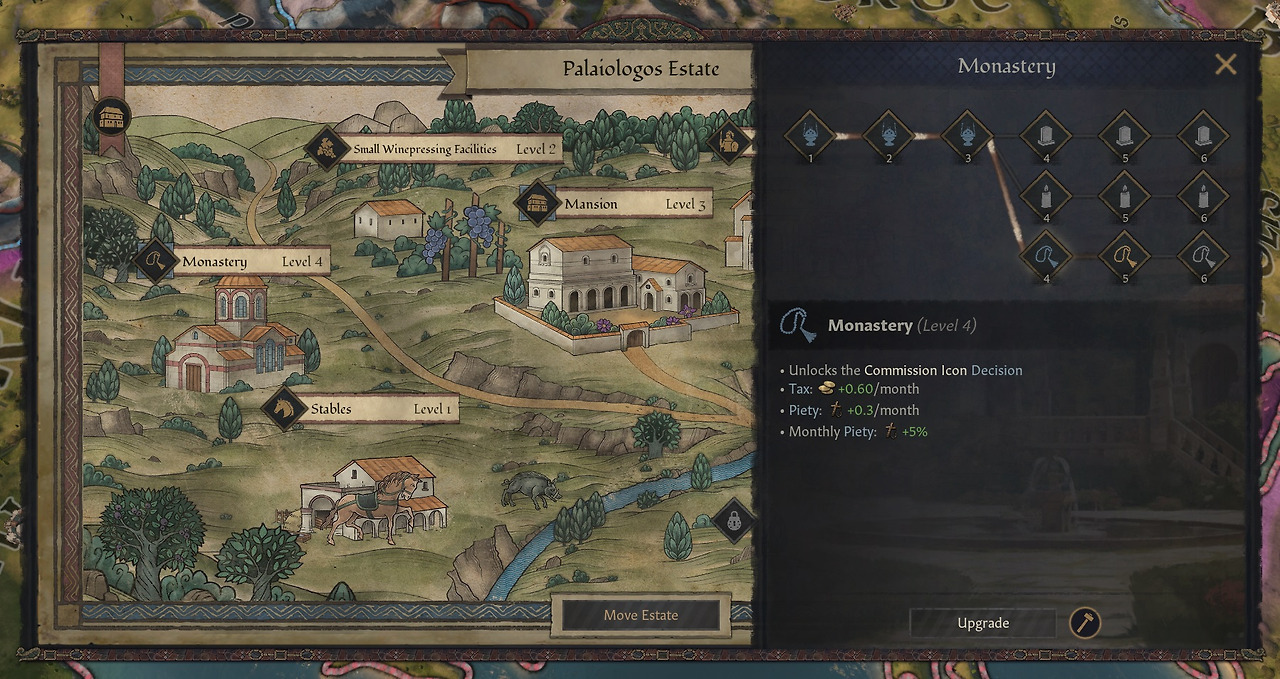Click the hammer icon beside Upgrade

coord(1085,623)
